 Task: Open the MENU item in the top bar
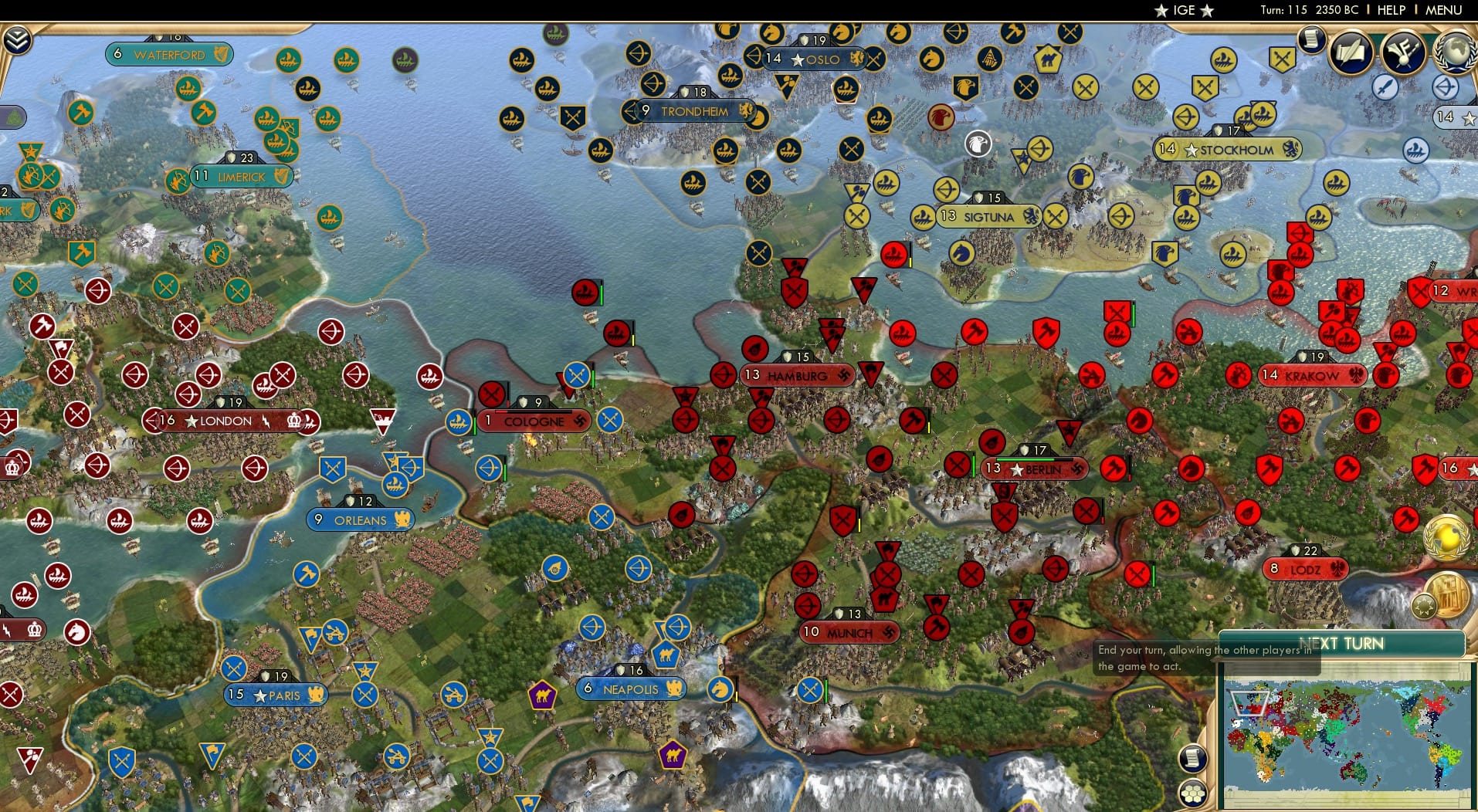(x=1443, y=10)
